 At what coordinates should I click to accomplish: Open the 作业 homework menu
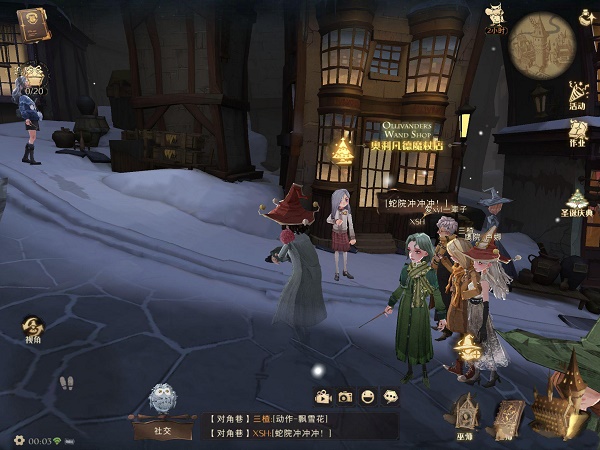click(x=577, y=131)
